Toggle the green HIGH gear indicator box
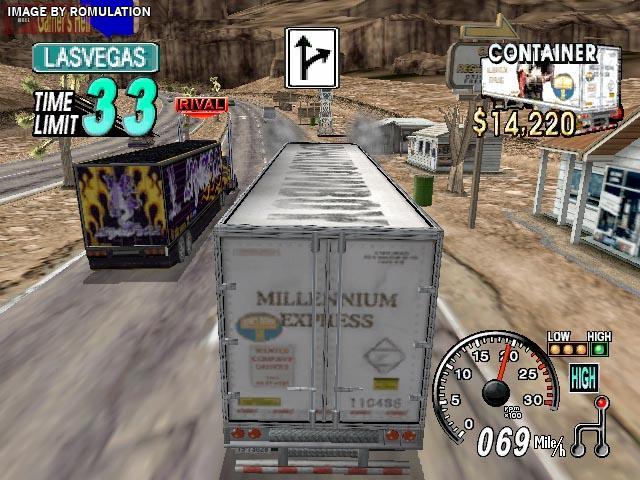The width and height of the screenshot is (640, 480). (x=584, y=377)
